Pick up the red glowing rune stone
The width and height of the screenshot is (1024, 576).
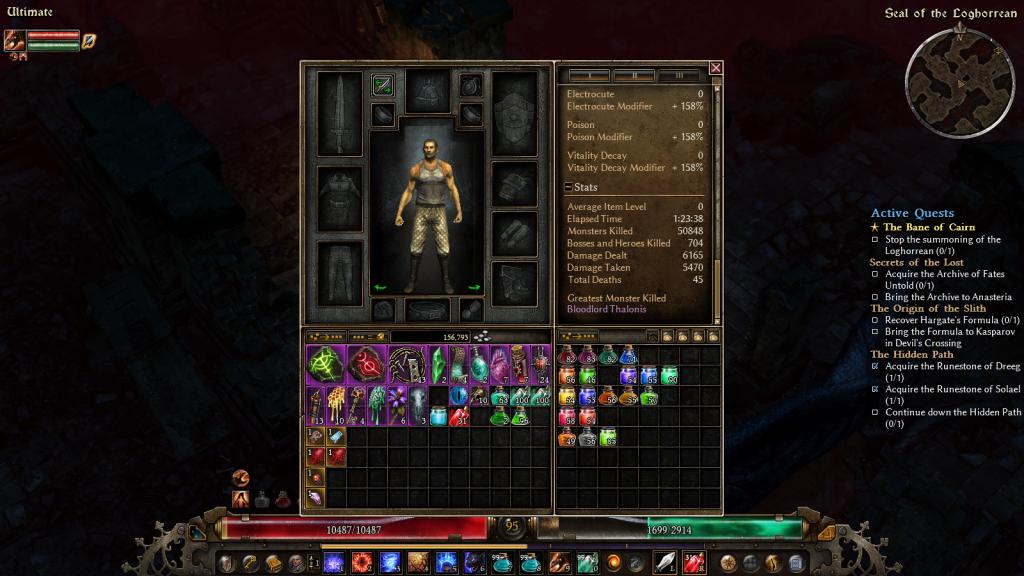366,365
